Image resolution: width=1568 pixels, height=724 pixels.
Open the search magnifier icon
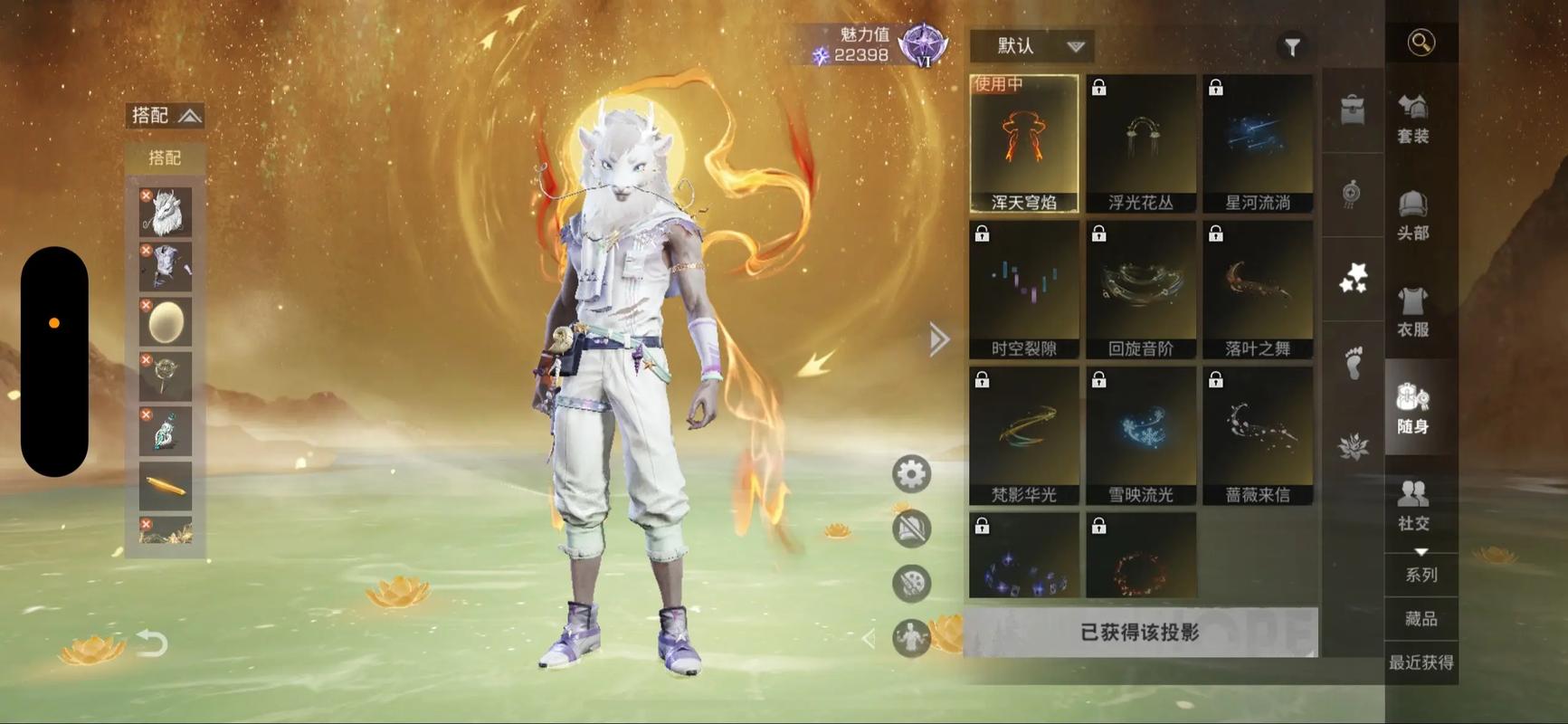point(1421,43)
